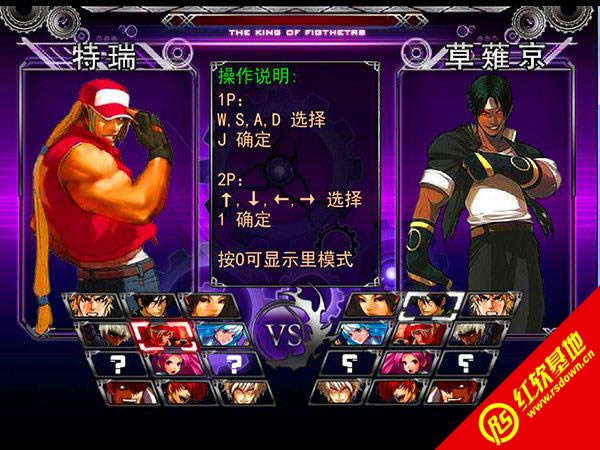Choose Kyo's portrait in the 1P roster
600x450 pixels.
click(x=152, y=305)
